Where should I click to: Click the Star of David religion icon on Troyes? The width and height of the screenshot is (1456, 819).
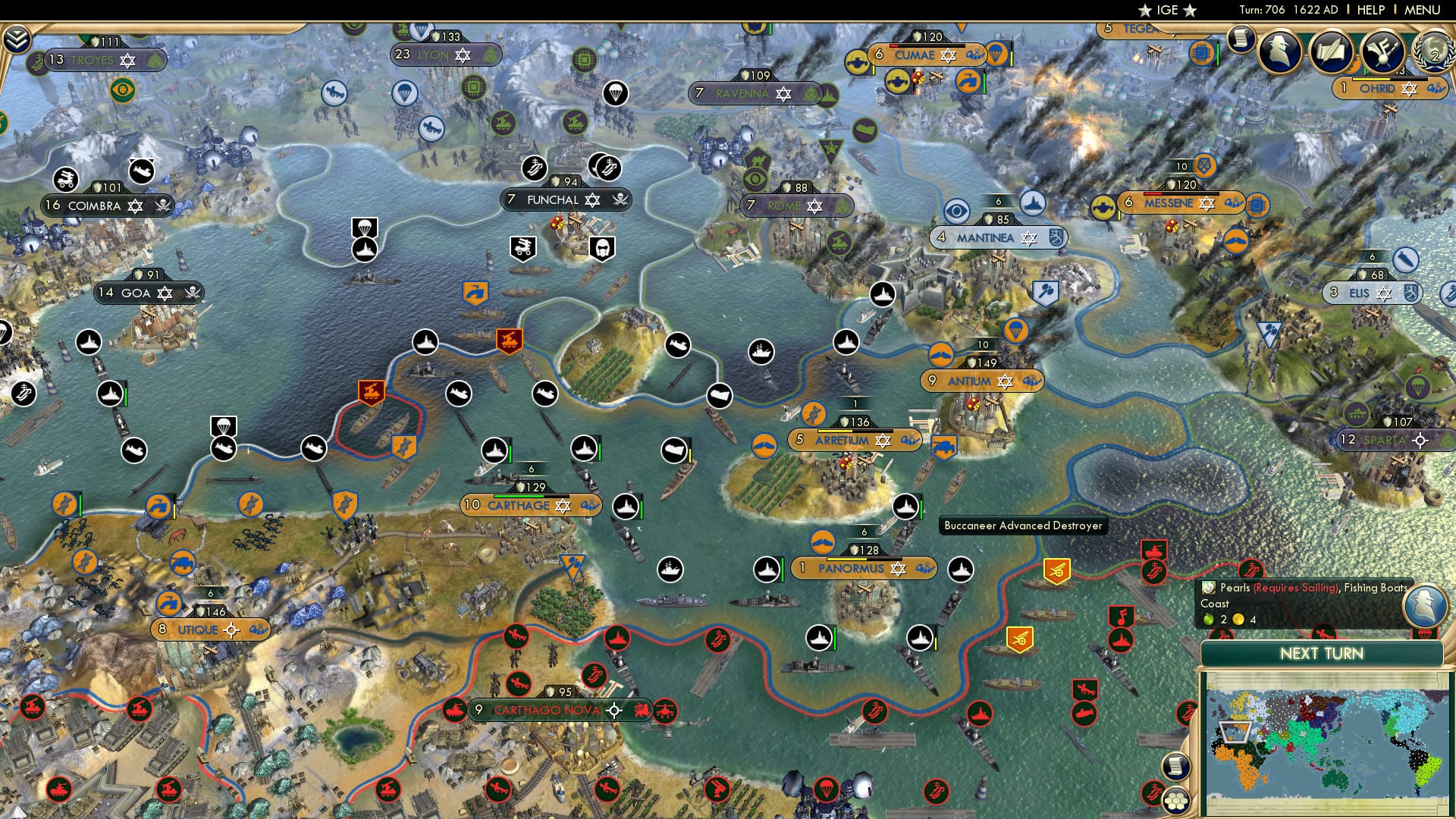(x=128, y=59)
